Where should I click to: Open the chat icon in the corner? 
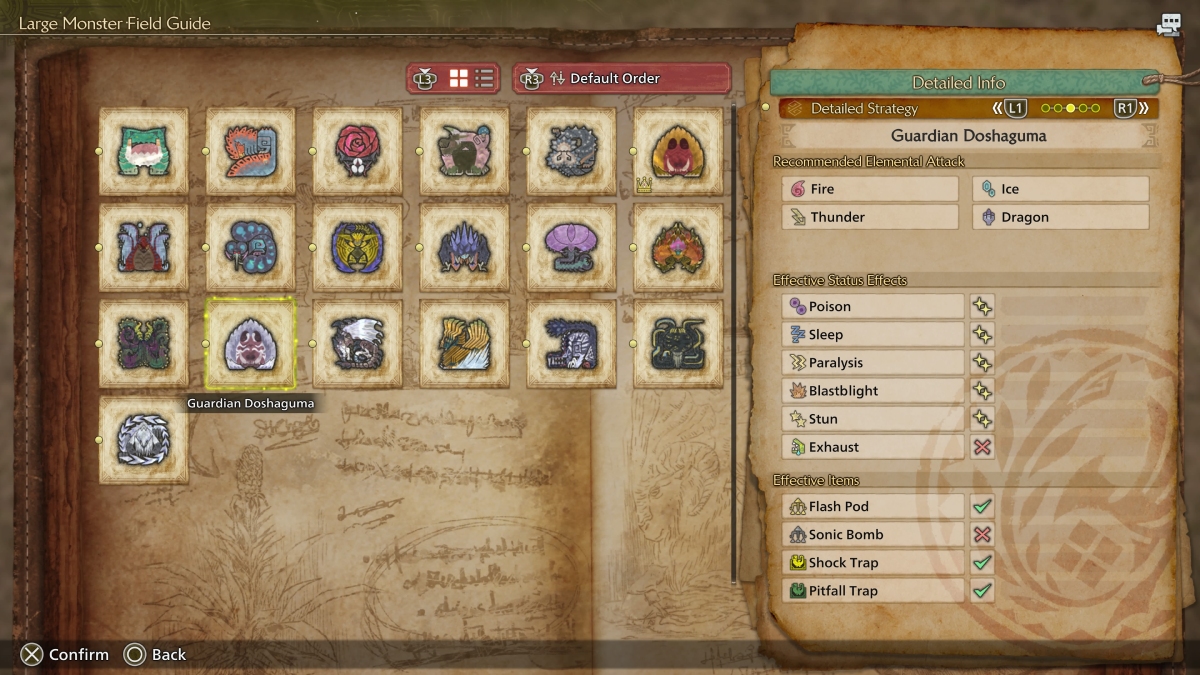[1169, 24]
